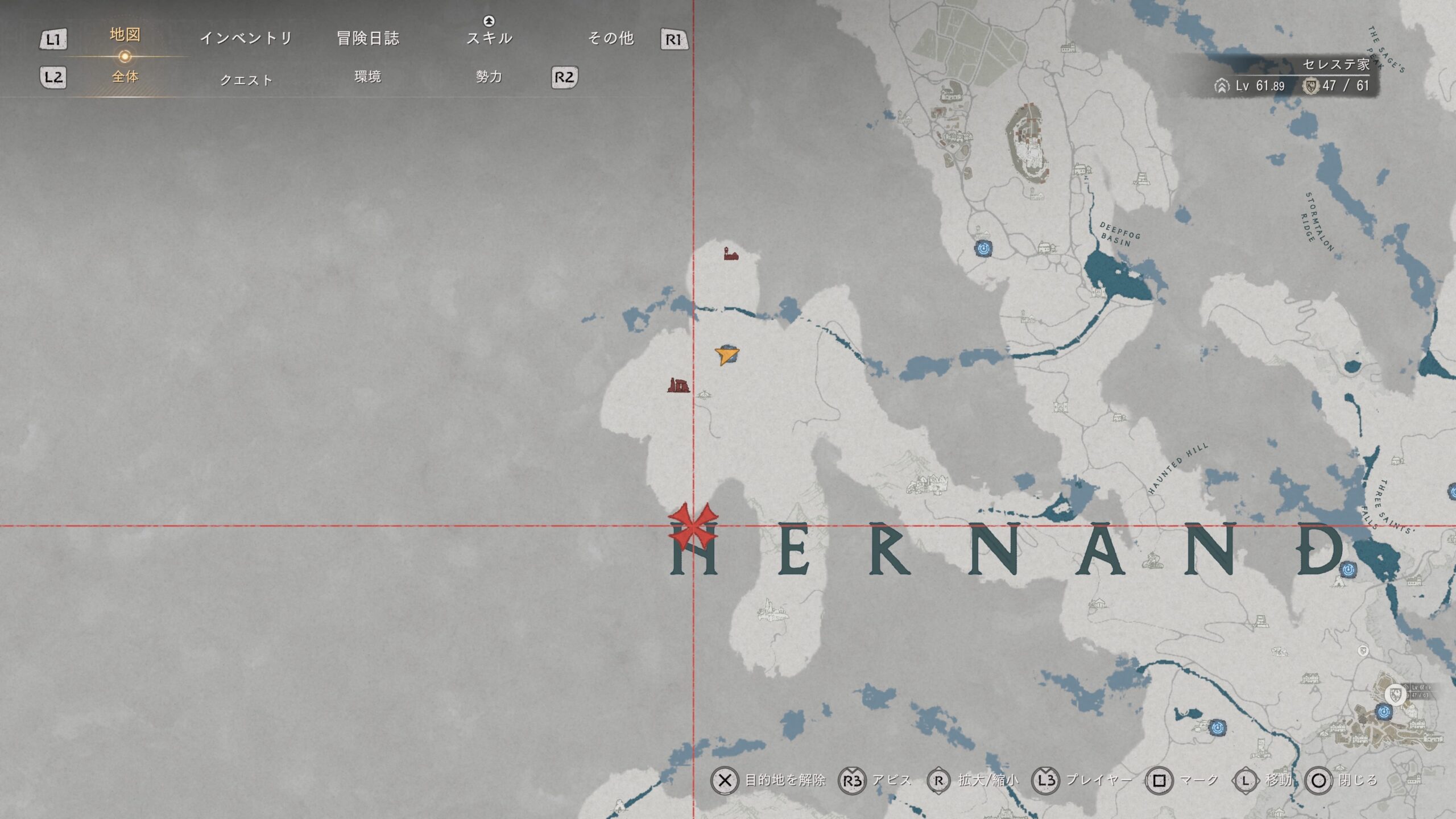Click the red castle map icon
Image resolution: width=1456 pixels, height=819 pixels.
(x=731, y=254)
